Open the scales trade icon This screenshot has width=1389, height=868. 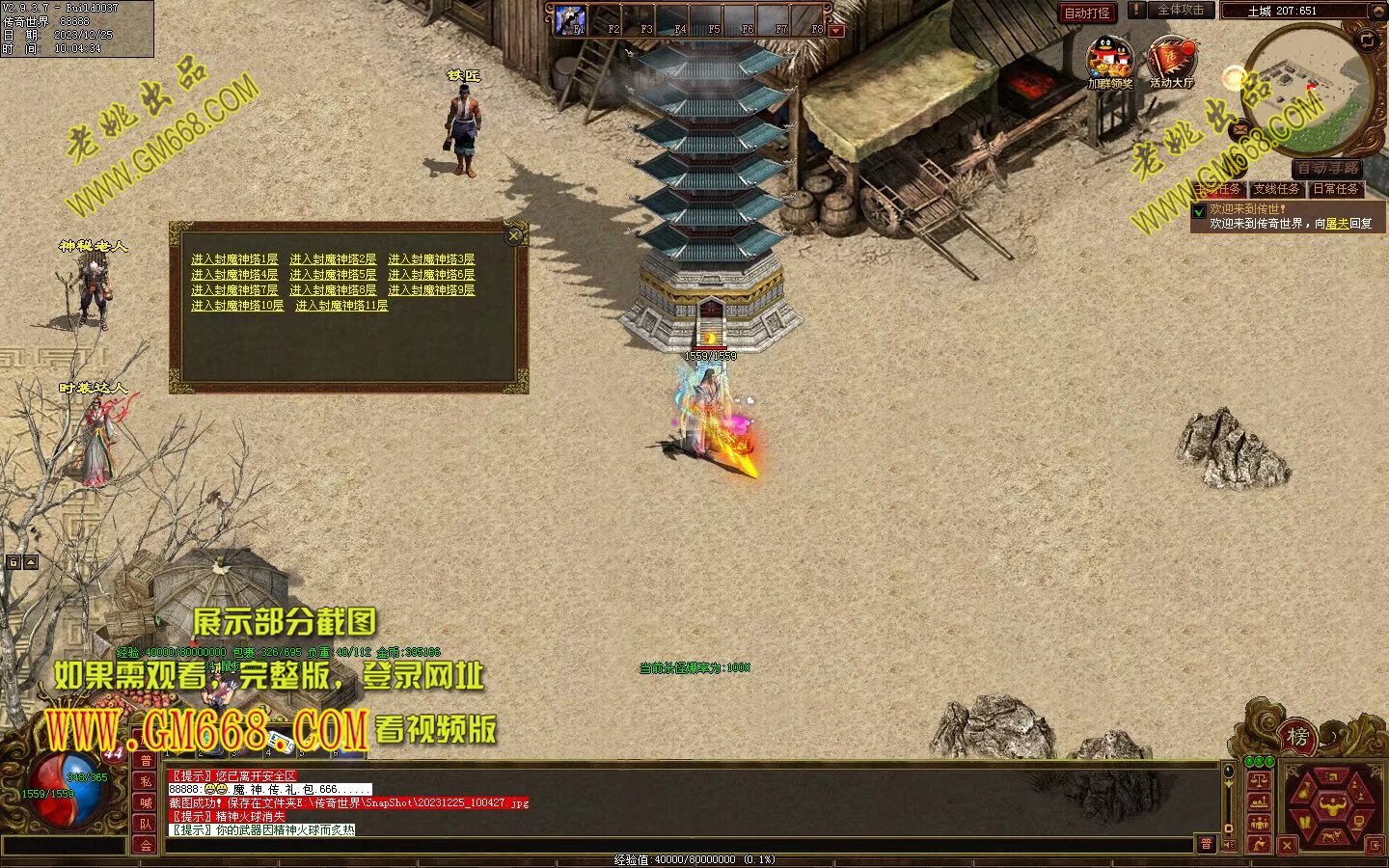[x=1259, y=780]
